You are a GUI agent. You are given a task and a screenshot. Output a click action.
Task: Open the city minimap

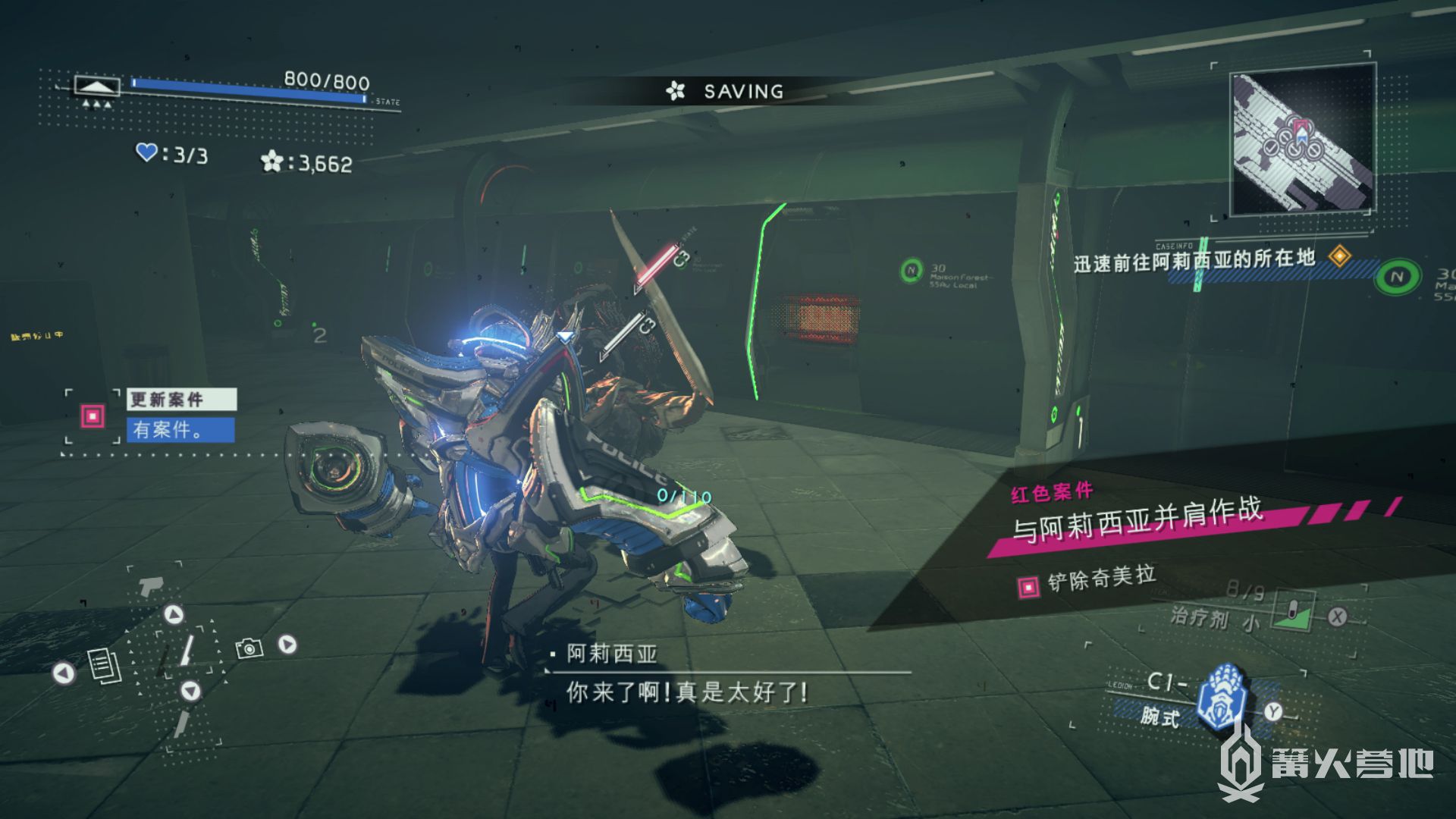(1301, 142)
